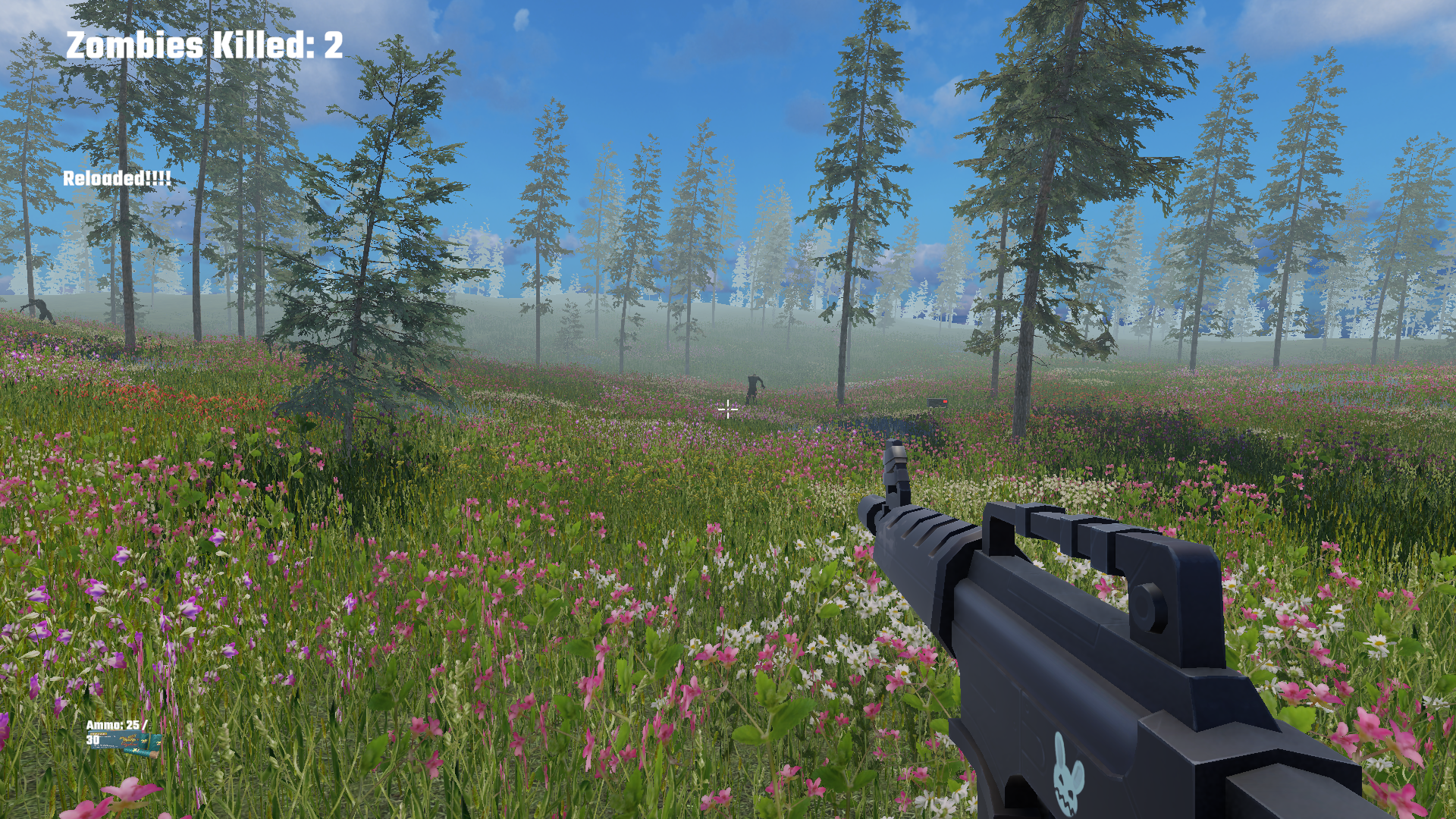Click the Reloaded notification message
The width and height of the screenshot is (1456, 819).
(118, 181)
